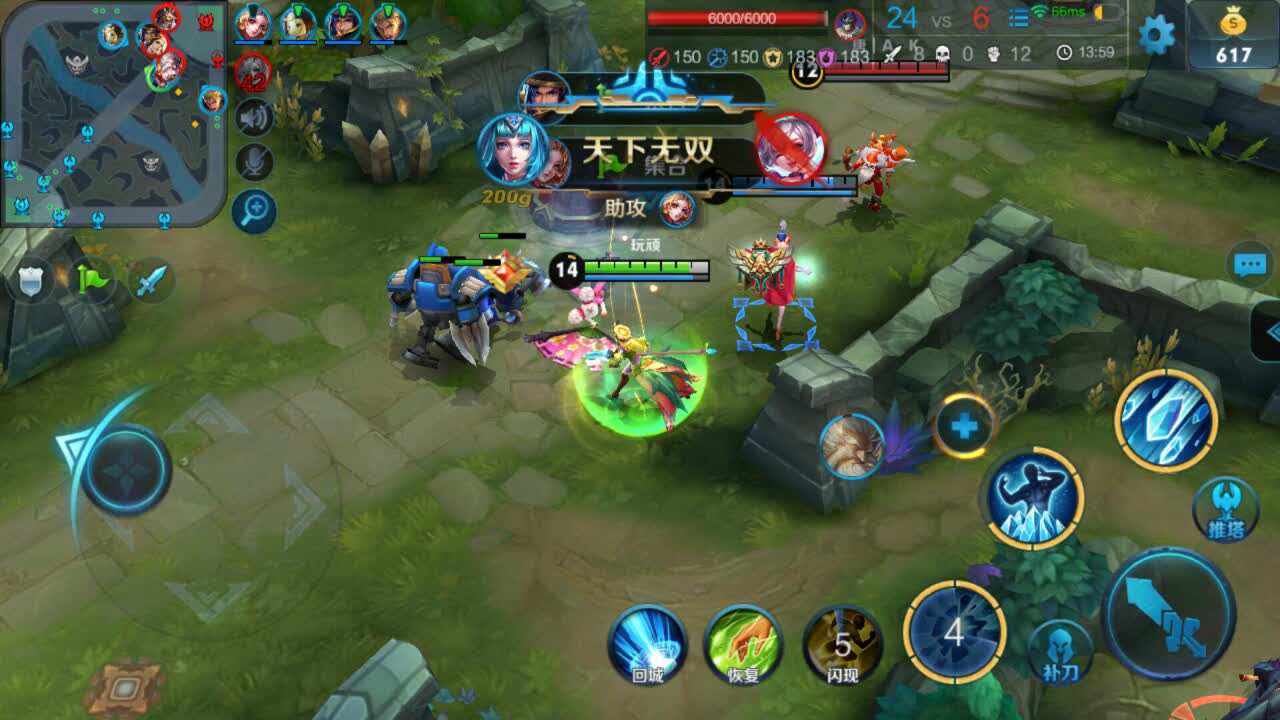This screenshot has height=720, width=1280.
Task: Select the 推塔 tower attack button
Action: pyautogui.click(x=1225, y=509)
